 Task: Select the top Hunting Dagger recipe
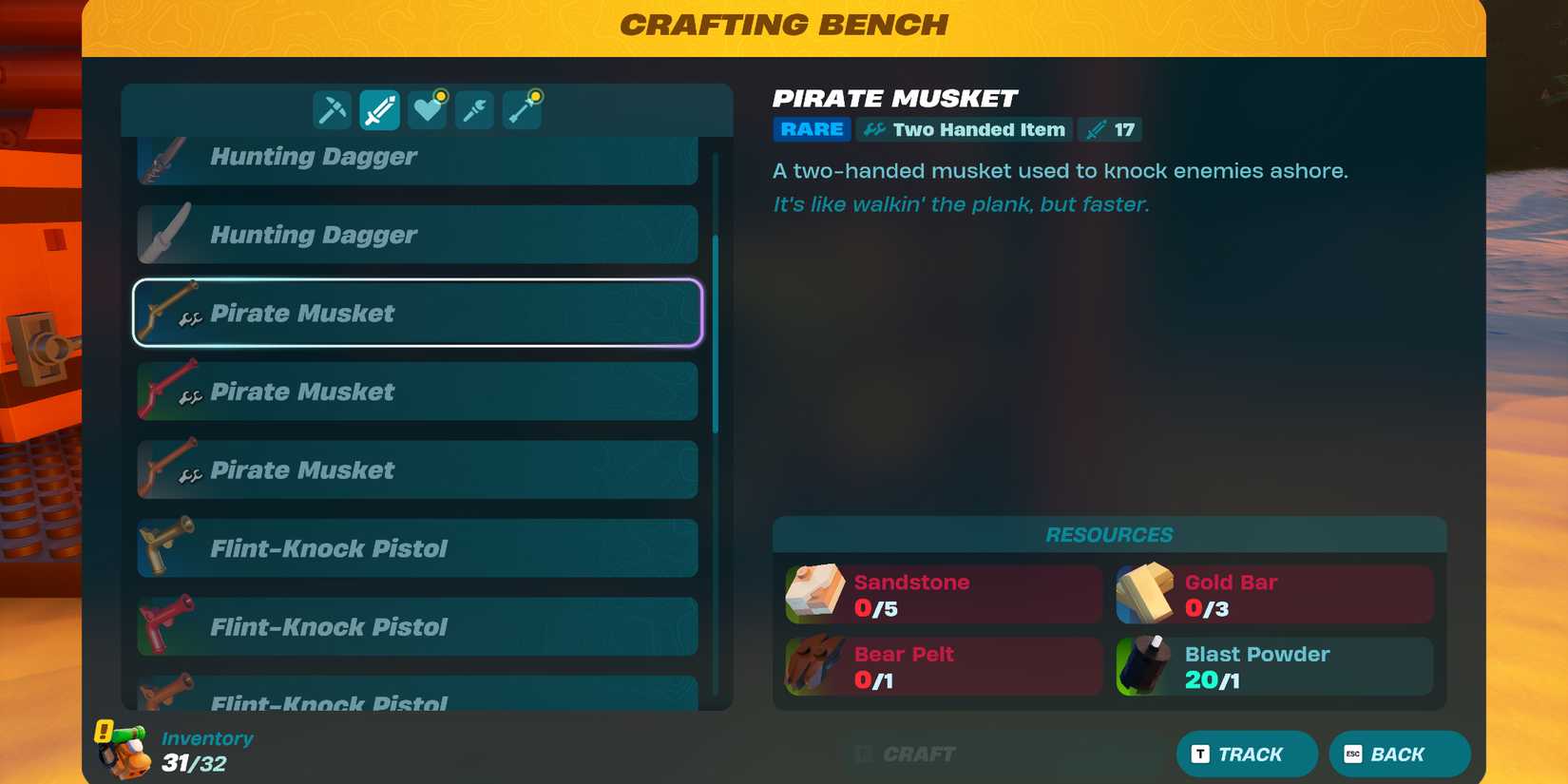coord(416,156)
